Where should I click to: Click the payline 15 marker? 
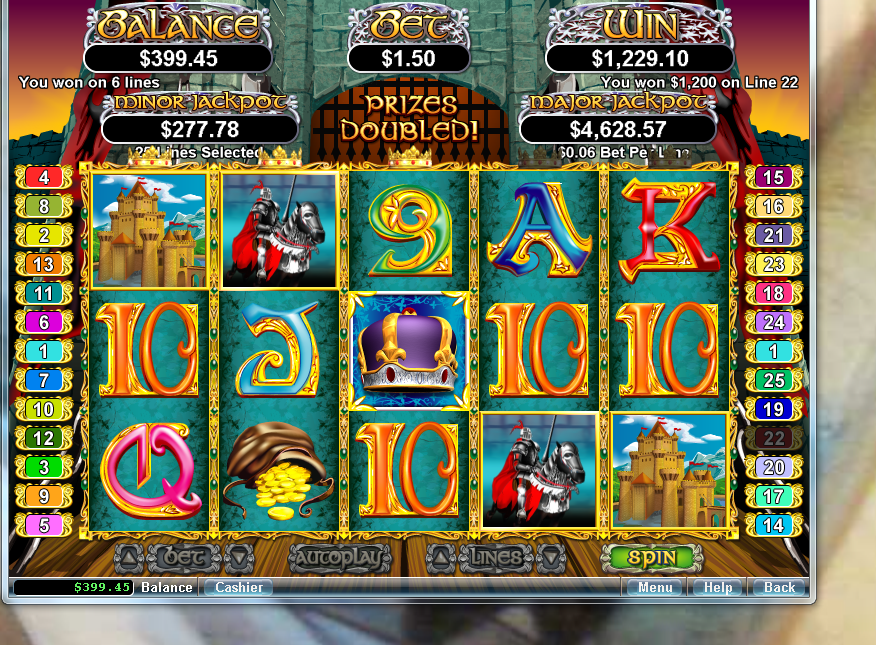(773, 177)
